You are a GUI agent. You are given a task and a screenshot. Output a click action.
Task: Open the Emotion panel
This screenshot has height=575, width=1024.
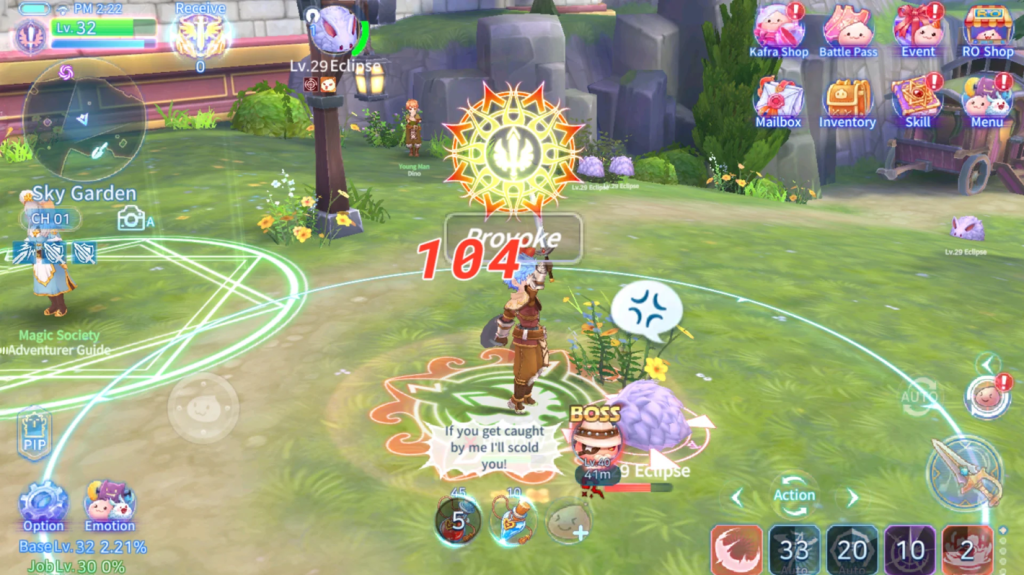coord(109,503)
